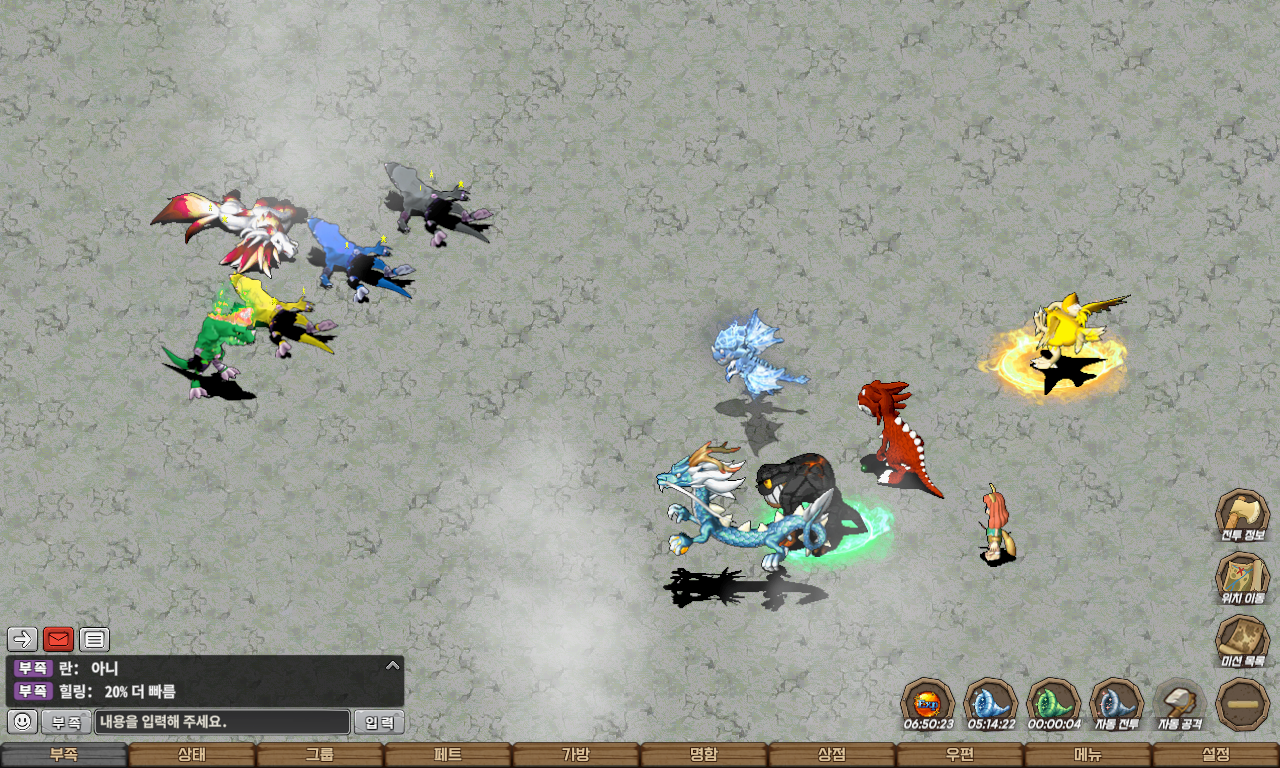The width and height of the screenshot is (1280, 768).
Task: Select the 부족 tribe tab in the bottom bar
Action: pyautogui.click(x=64, y=755)
